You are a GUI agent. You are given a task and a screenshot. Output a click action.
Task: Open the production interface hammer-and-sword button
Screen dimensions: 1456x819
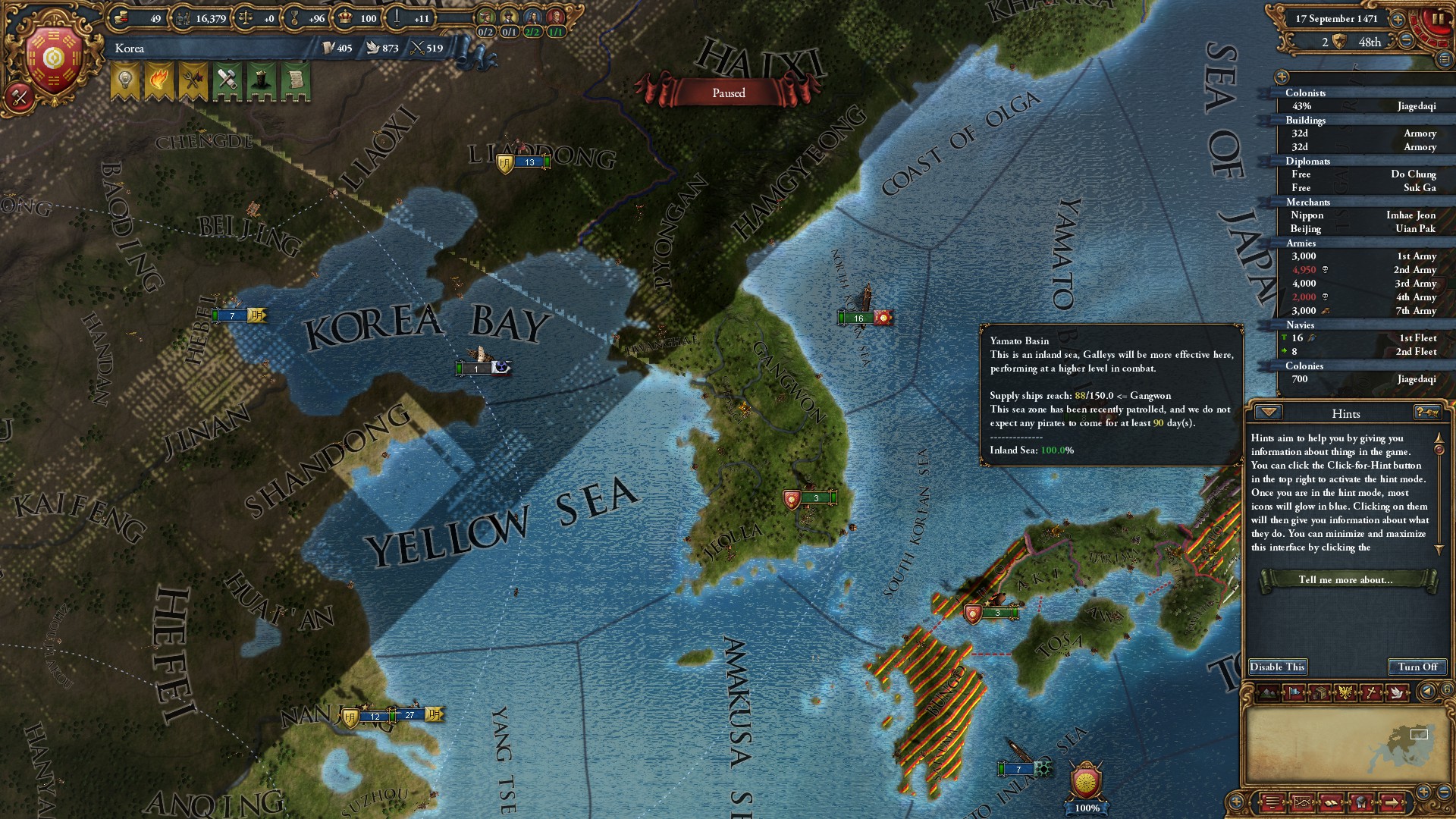point(19,97)
